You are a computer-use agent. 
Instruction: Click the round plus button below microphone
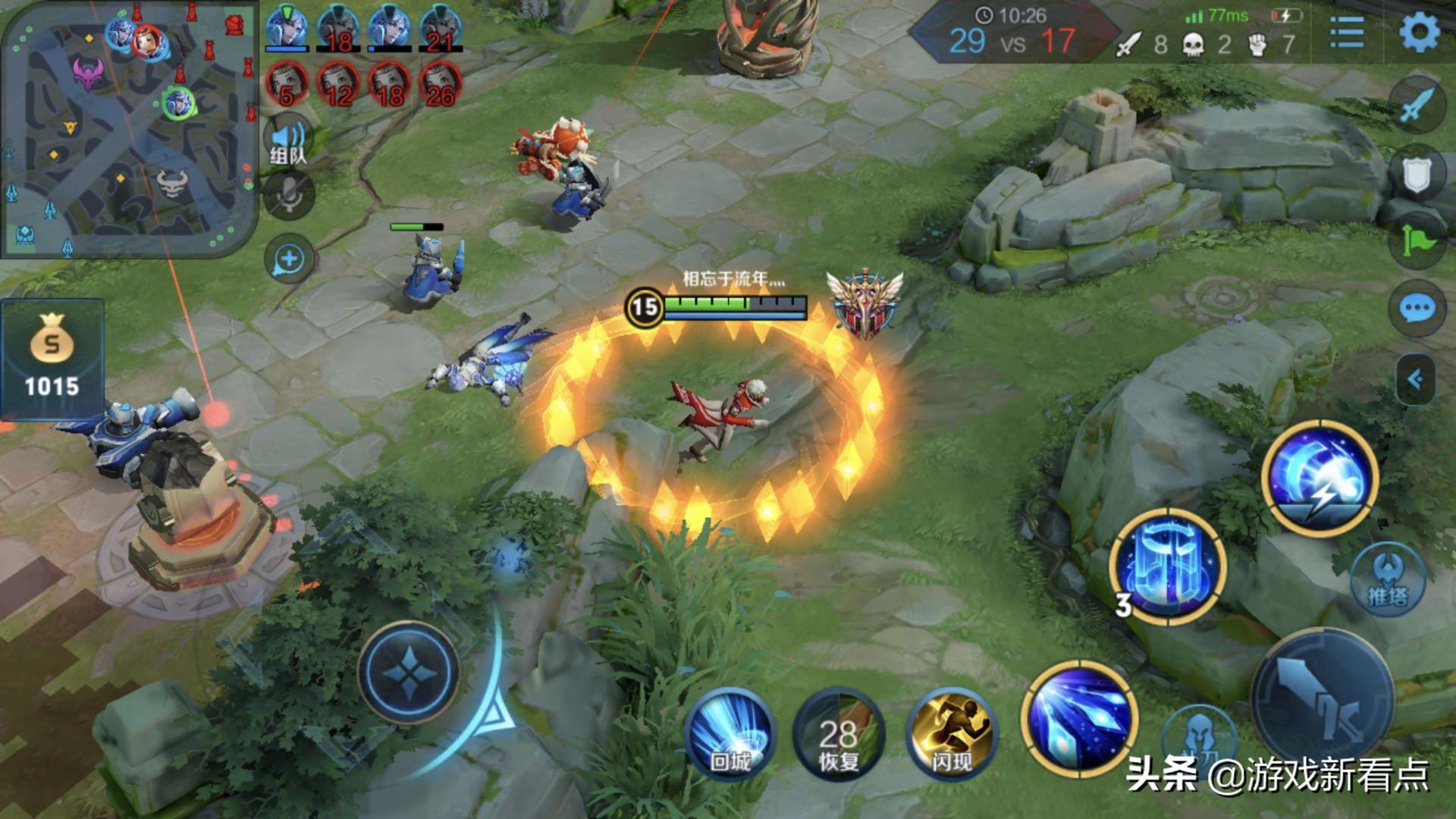[289, 259]
